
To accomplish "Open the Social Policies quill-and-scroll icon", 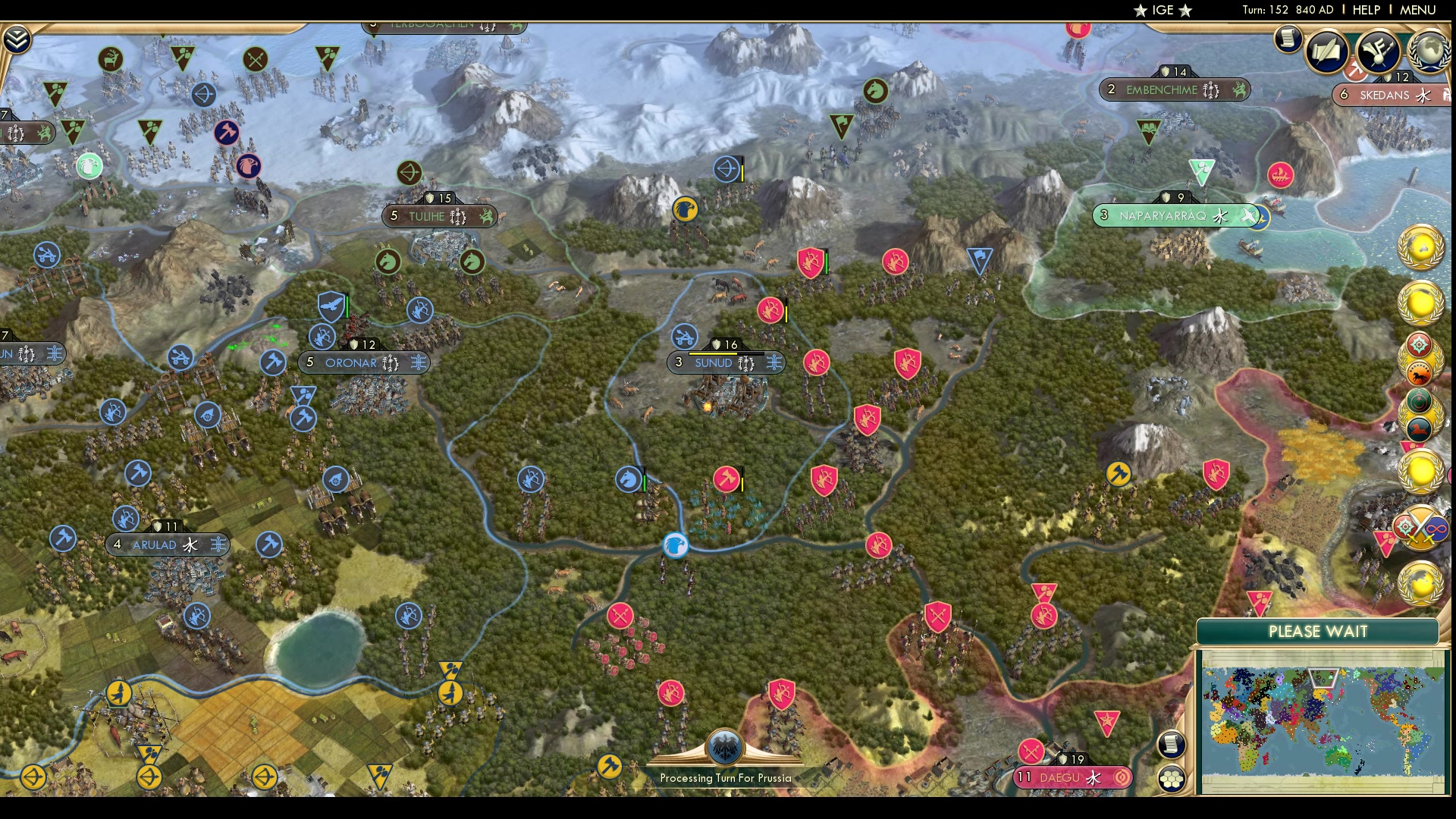I will (1328, 51).
